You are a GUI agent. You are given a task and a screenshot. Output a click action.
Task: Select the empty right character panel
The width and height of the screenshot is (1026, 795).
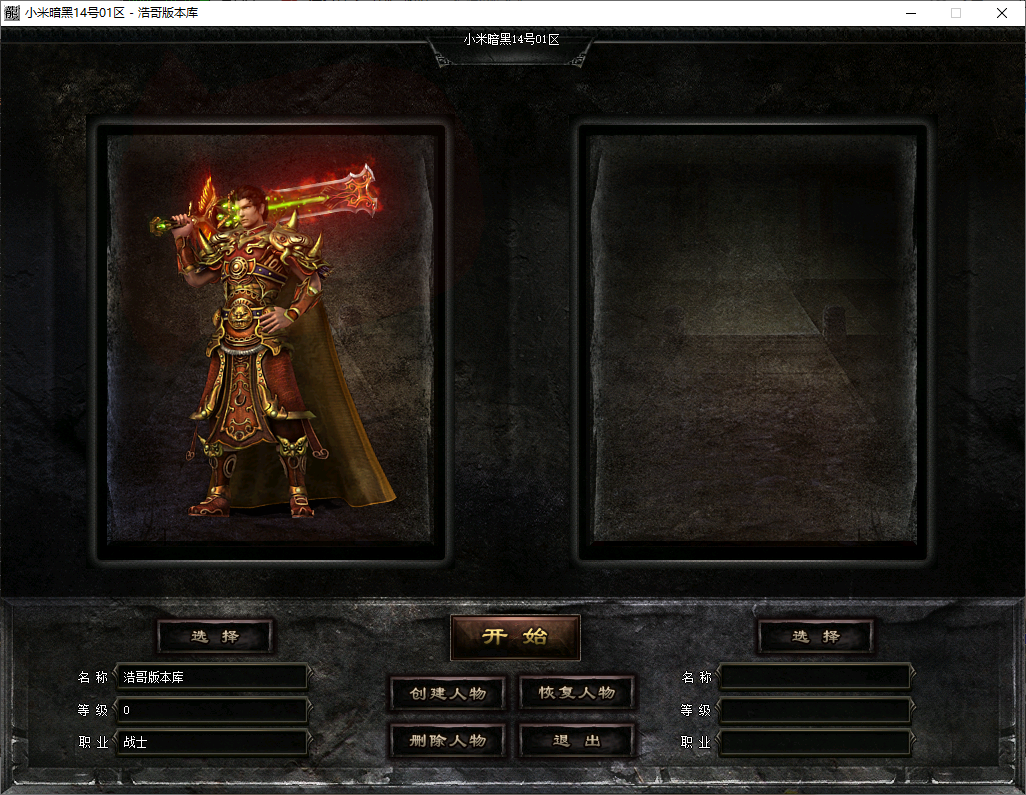click(753, 340)
